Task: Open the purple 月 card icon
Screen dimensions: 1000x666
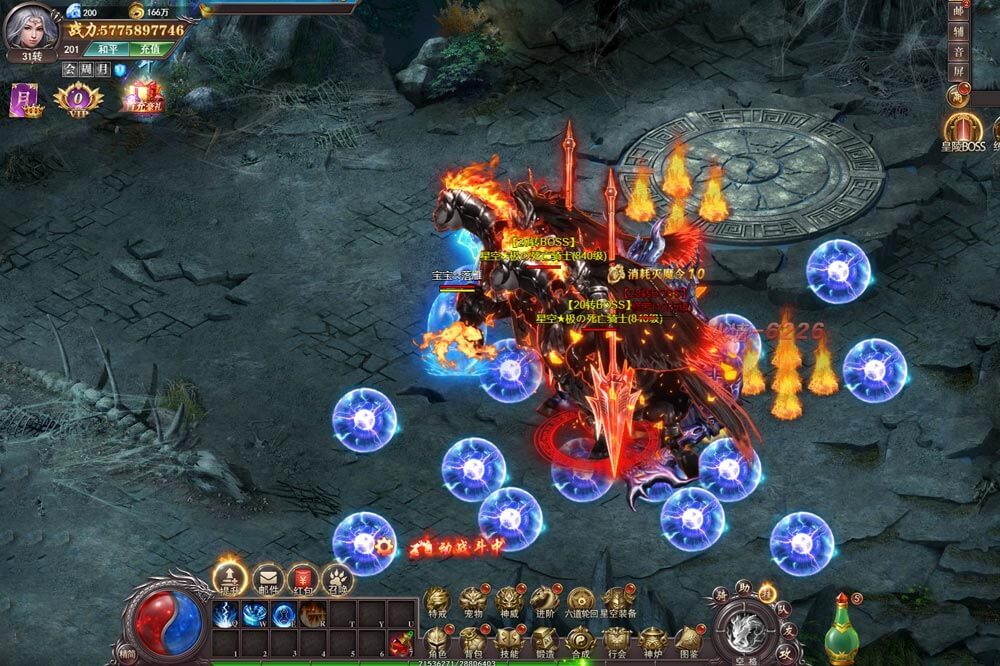Action: click(24, 99)
